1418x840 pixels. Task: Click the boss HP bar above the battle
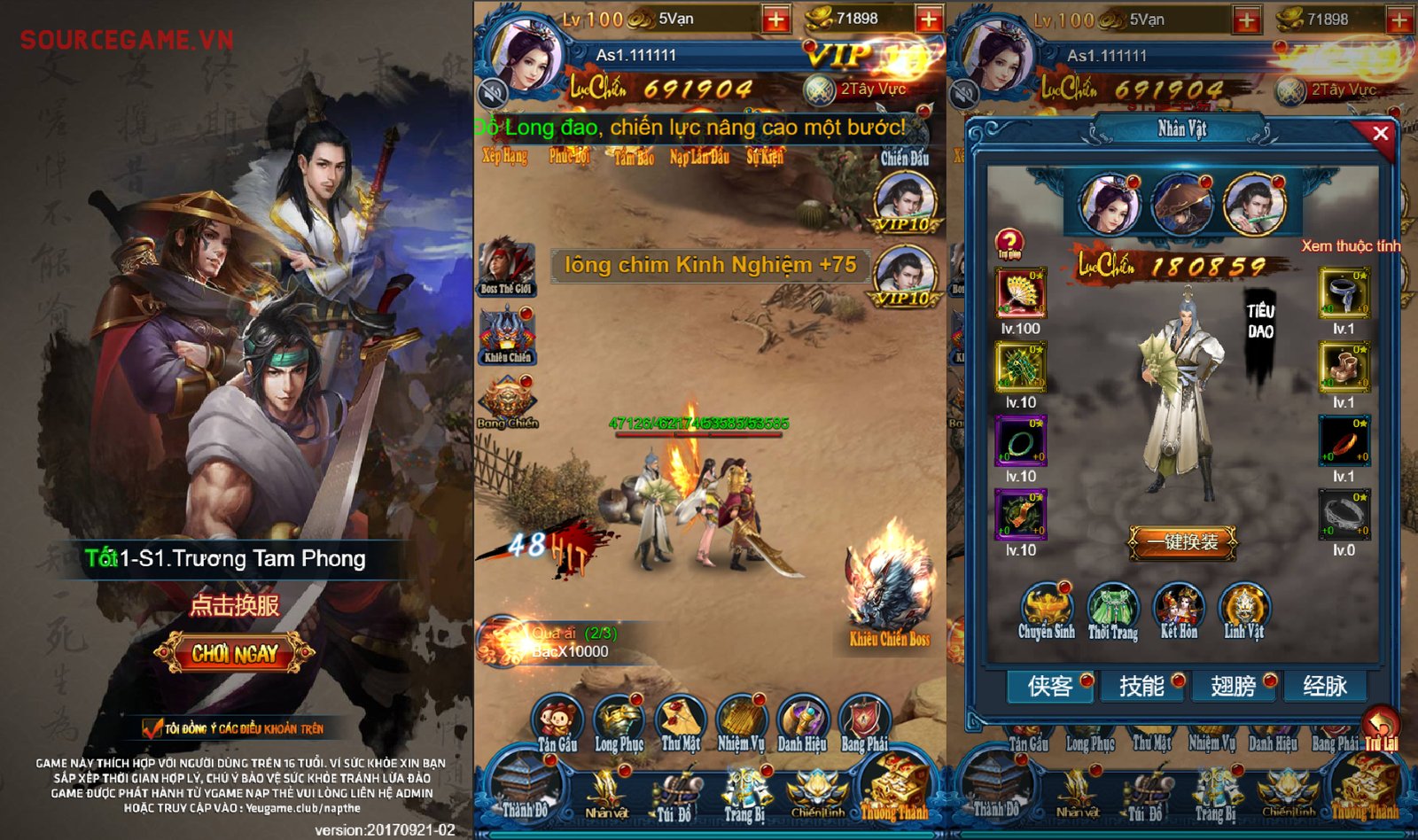click(698, 434)
